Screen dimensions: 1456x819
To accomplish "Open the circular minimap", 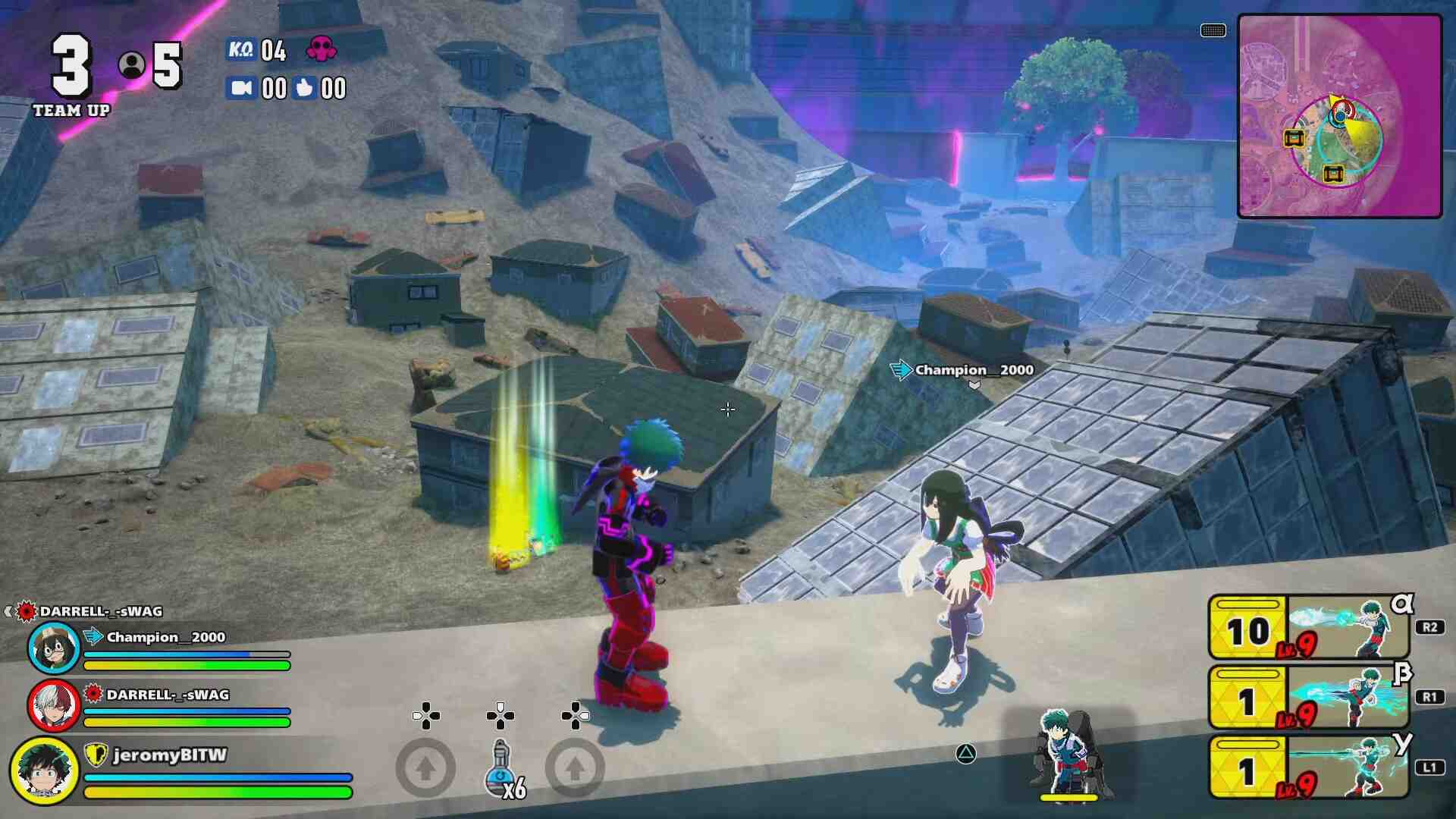I will 1339,116.
